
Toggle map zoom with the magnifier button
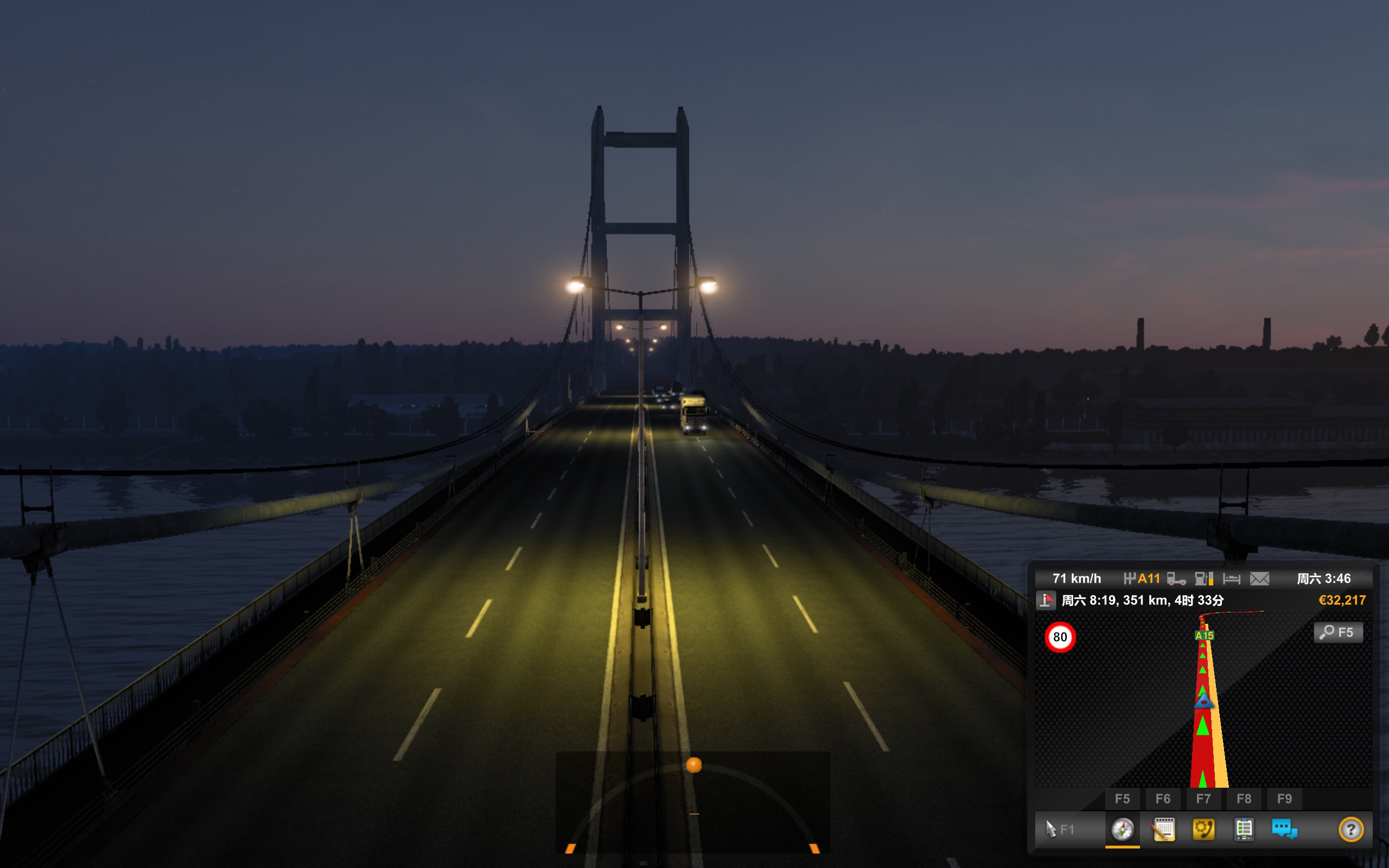[x=1337, y=633]
